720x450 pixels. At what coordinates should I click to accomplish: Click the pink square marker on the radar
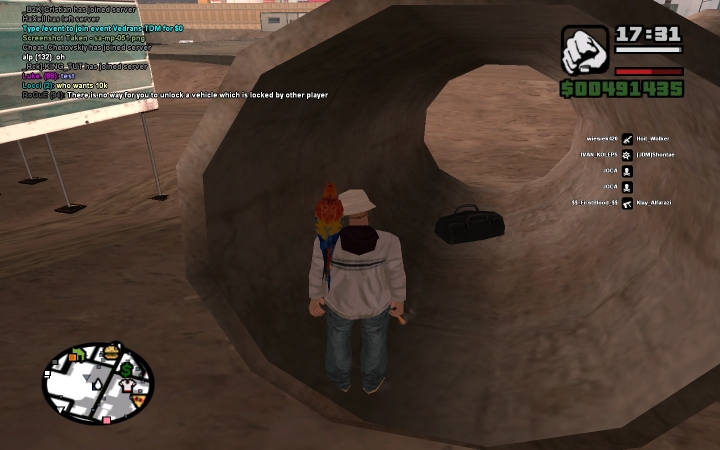coord(105,420)
